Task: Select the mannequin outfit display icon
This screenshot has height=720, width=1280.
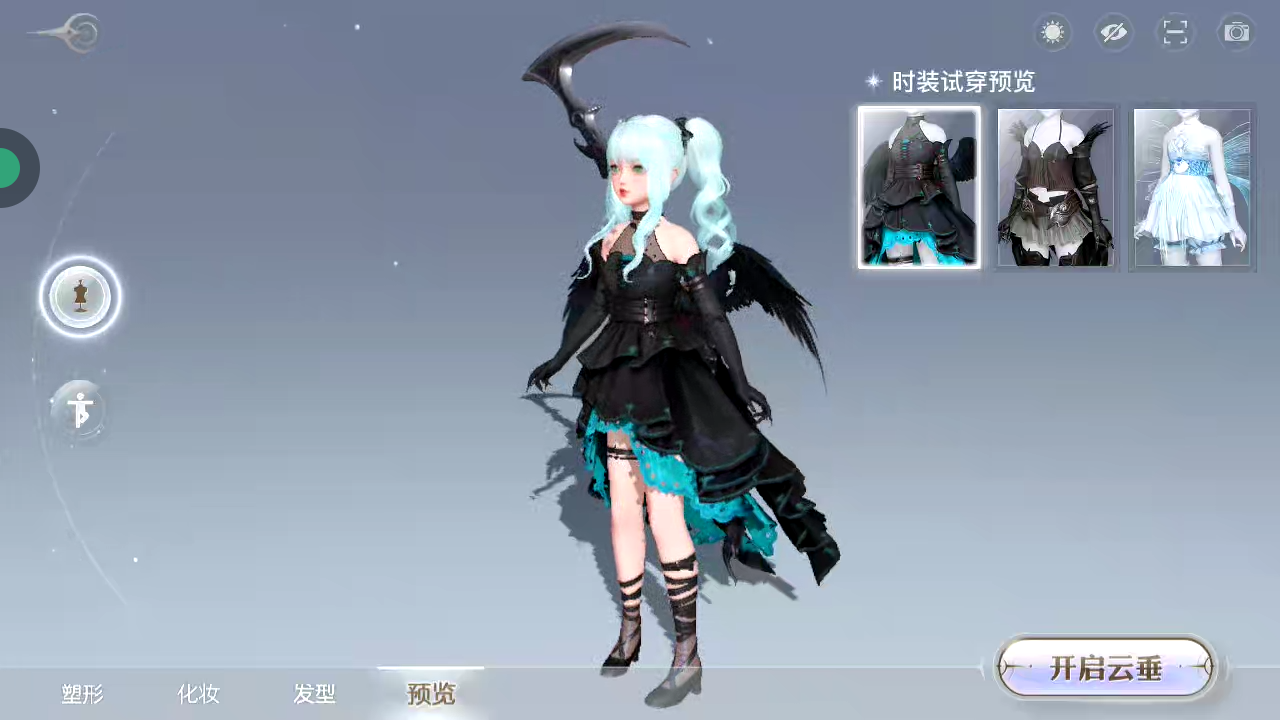Action: click(81, 296)
